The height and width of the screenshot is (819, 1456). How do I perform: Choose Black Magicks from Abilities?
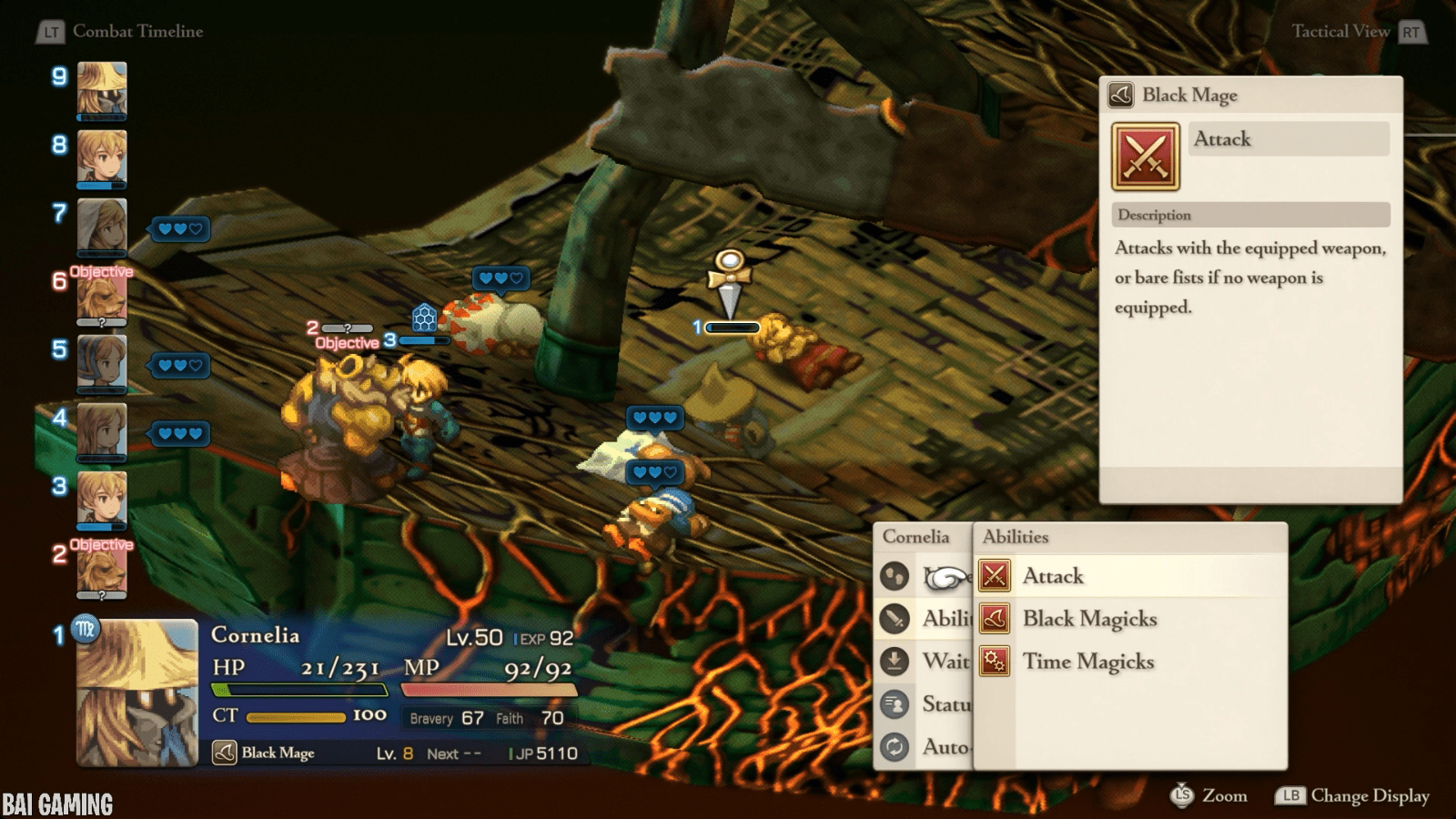click(x=1089, y=619)
